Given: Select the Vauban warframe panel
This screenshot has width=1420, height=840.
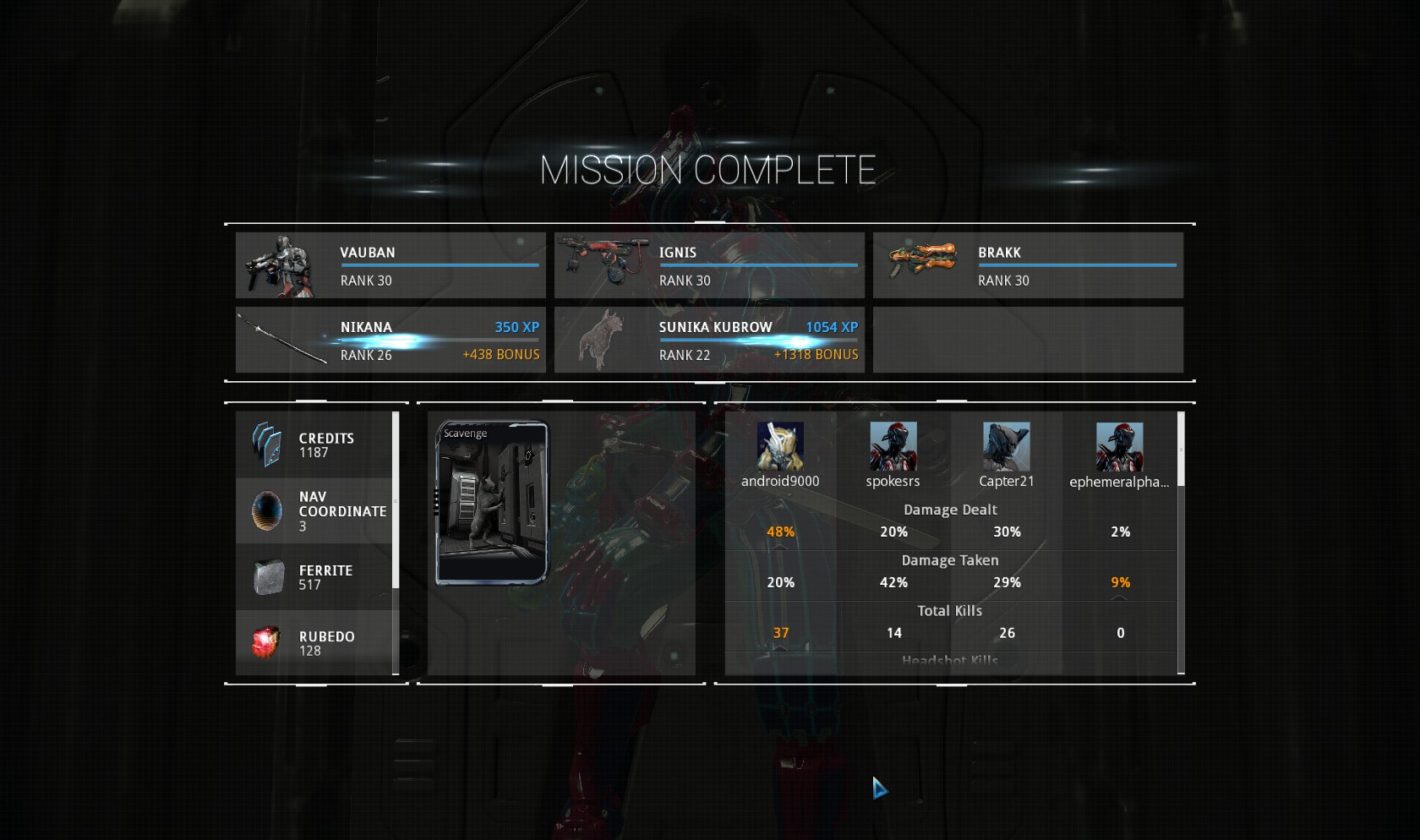Looking at the screenshot, I should (x=390, y=265).
